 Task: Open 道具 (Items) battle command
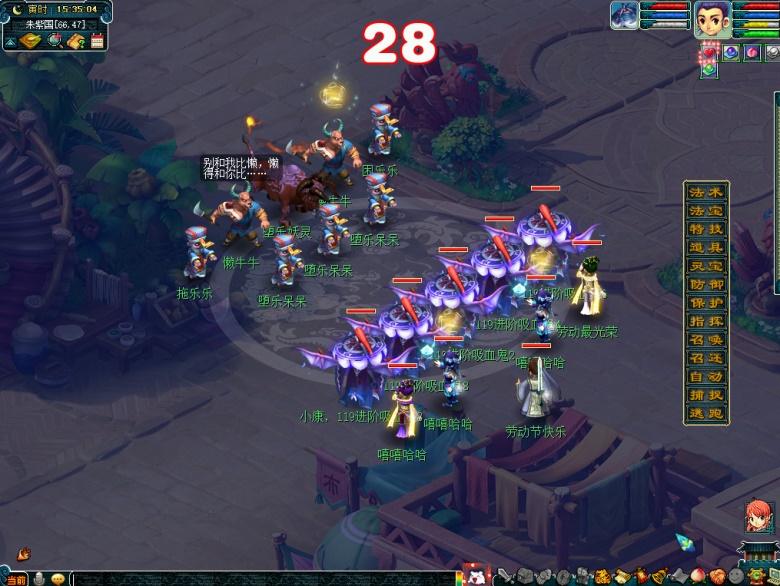(x=705, y=248)
